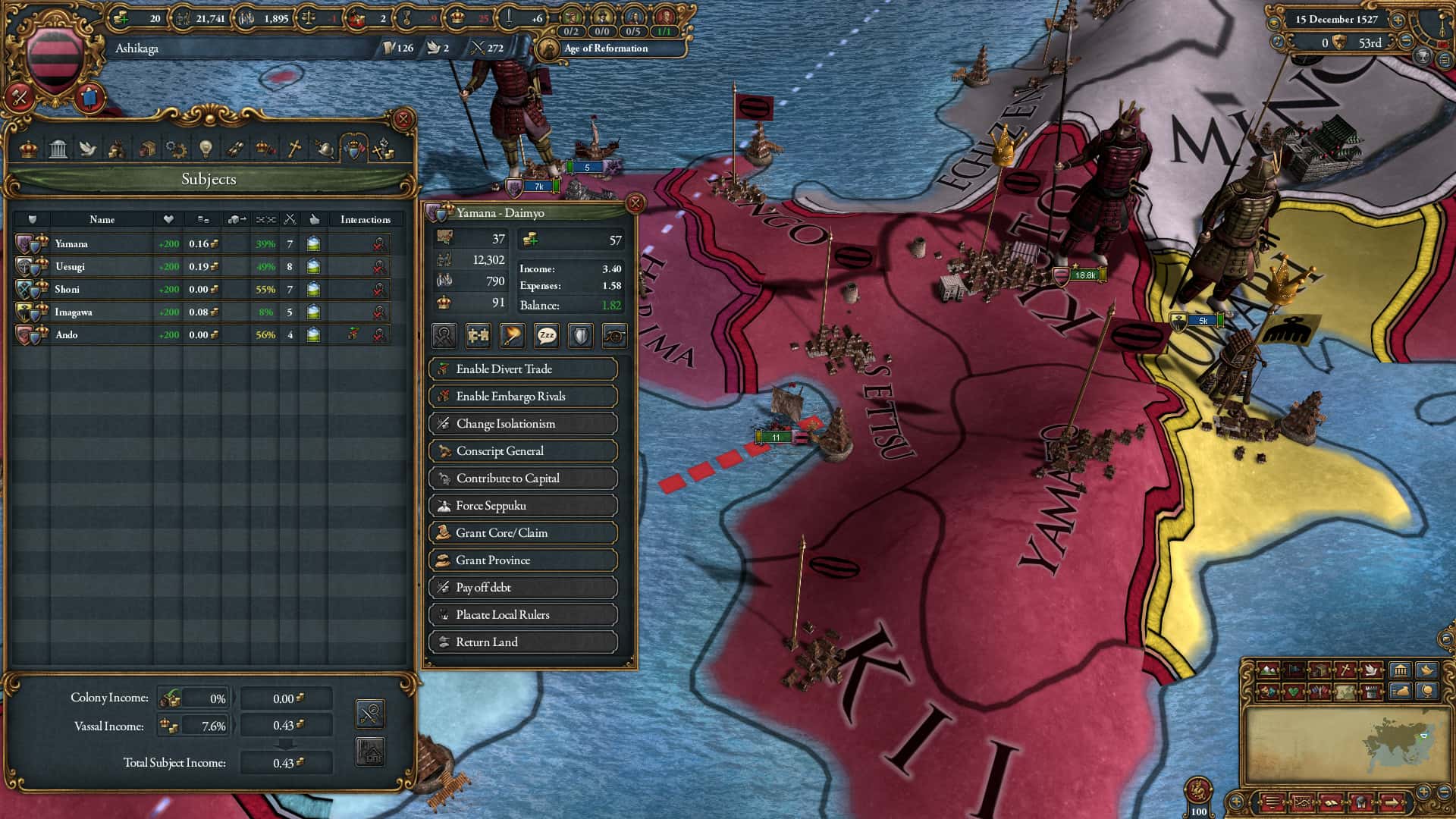
Task: Switch to the Government tab with temple icon
Action: [x=59, y=149]
